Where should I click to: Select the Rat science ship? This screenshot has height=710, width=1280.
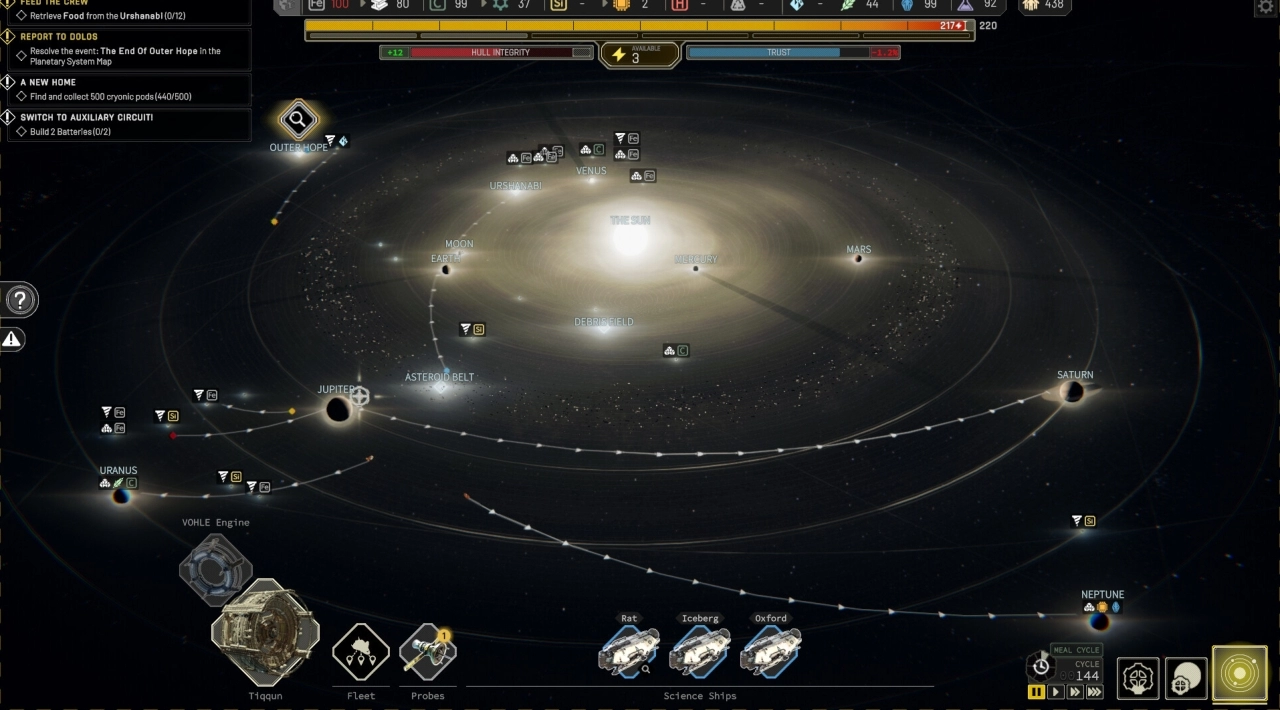click(x=629, y=652)
